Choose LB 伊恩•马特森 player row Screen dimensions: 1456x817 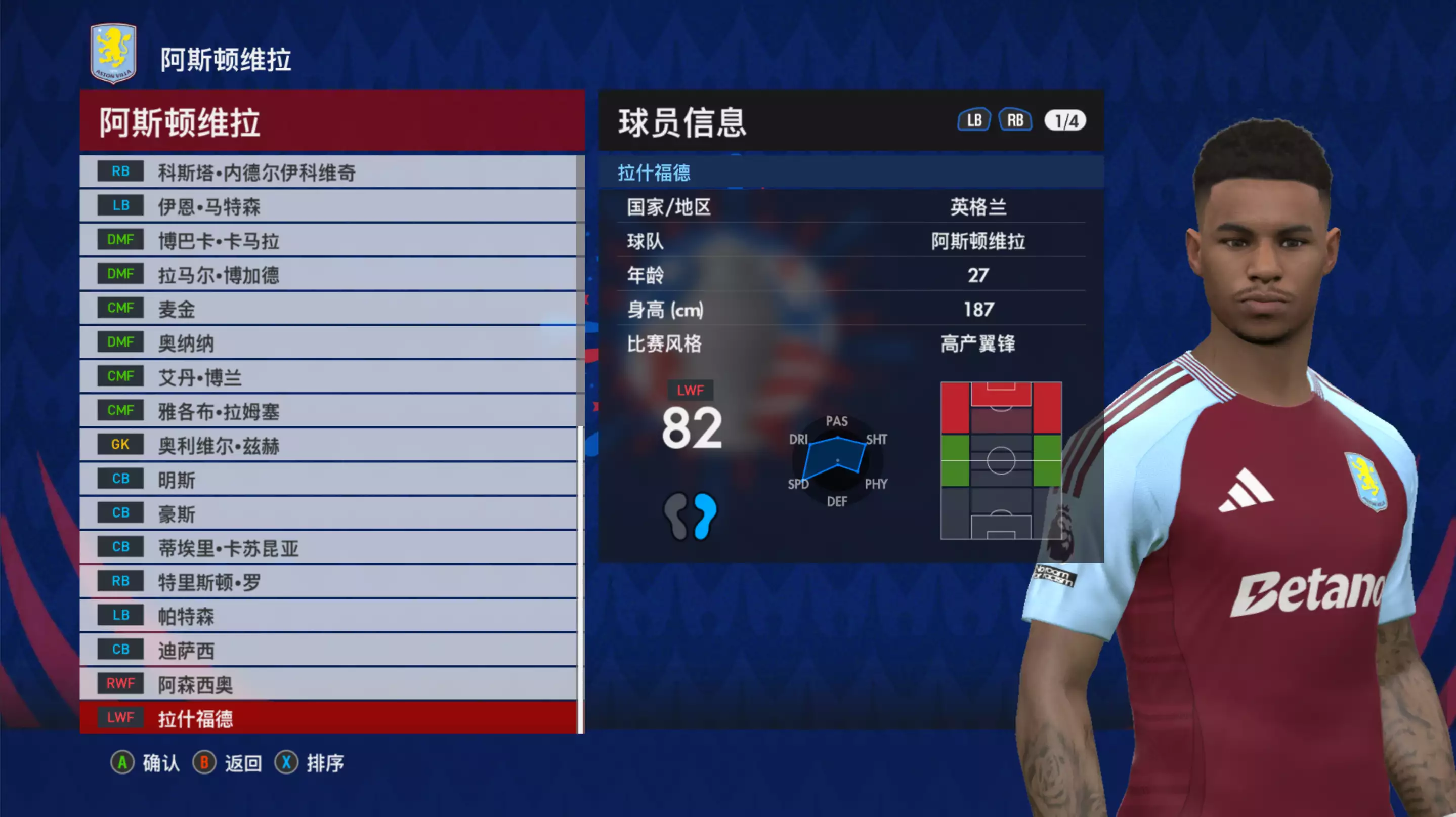(x=328, y=206)
